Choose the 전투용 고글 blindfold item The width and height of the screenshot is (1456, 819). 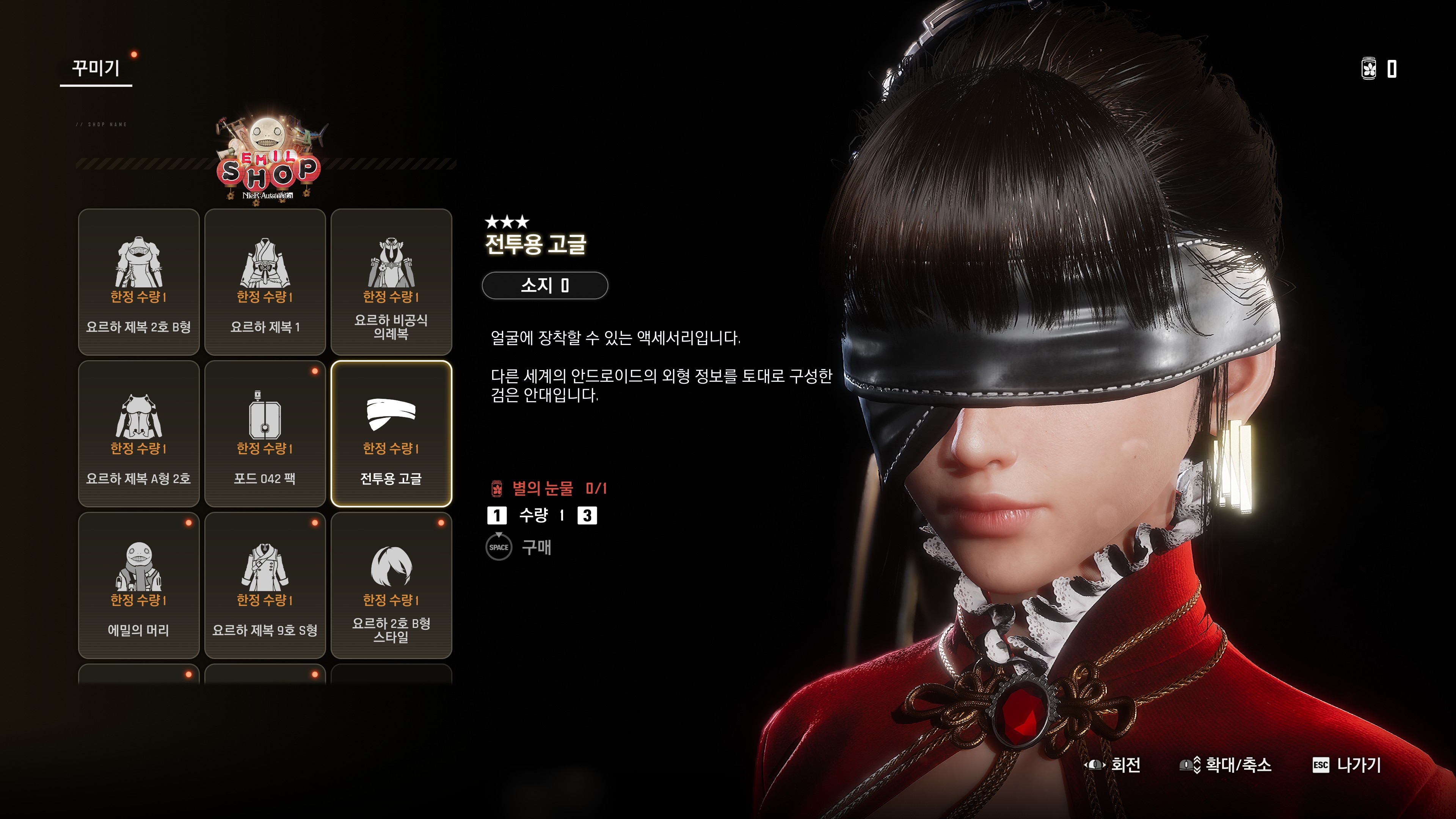391,433
